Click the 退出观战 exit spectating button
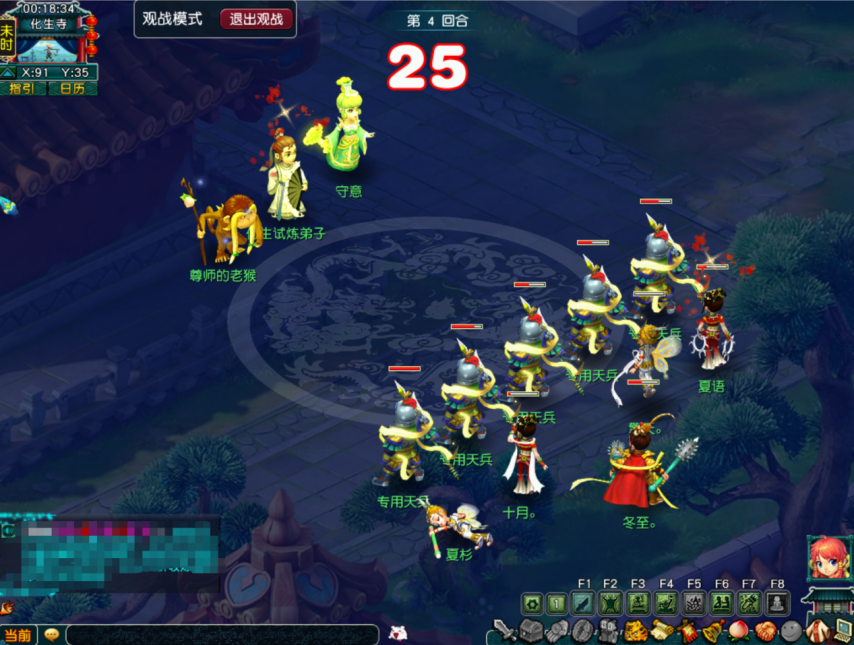 tap(257, 19)
